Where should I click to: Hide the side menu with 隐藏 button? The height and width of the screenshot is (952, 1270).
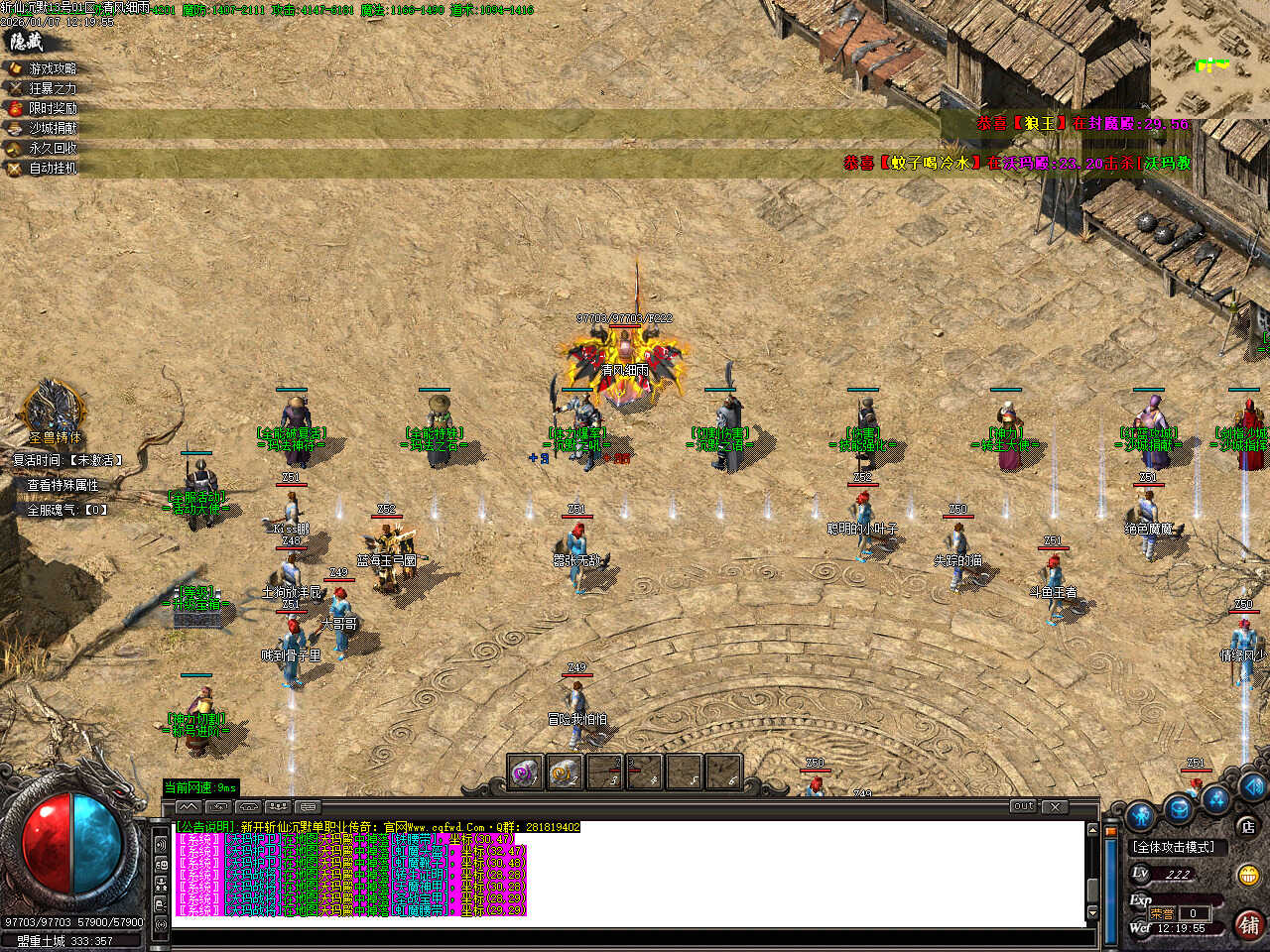[27, 42]
